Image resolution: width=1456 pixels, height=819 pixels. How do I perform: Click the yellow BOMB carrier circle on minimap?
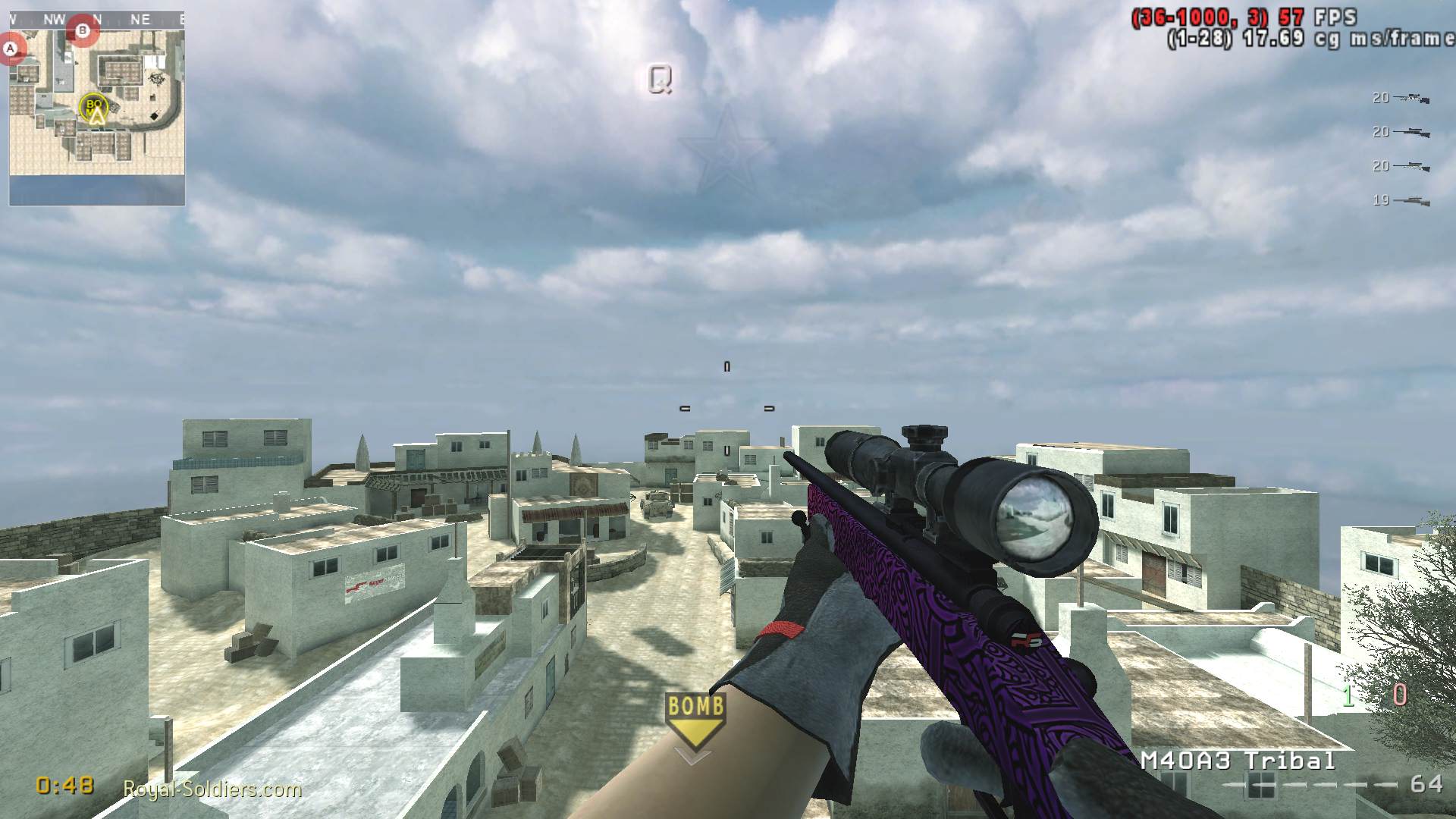coord(93,107)
